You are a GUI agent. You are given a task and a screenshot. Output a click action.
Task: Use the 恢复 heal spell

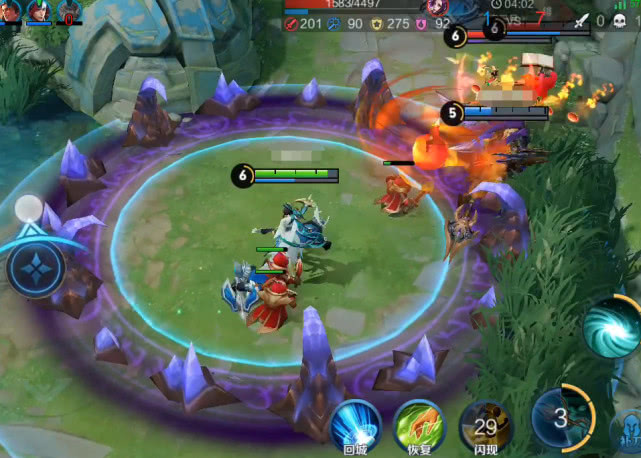click(419, 424)
